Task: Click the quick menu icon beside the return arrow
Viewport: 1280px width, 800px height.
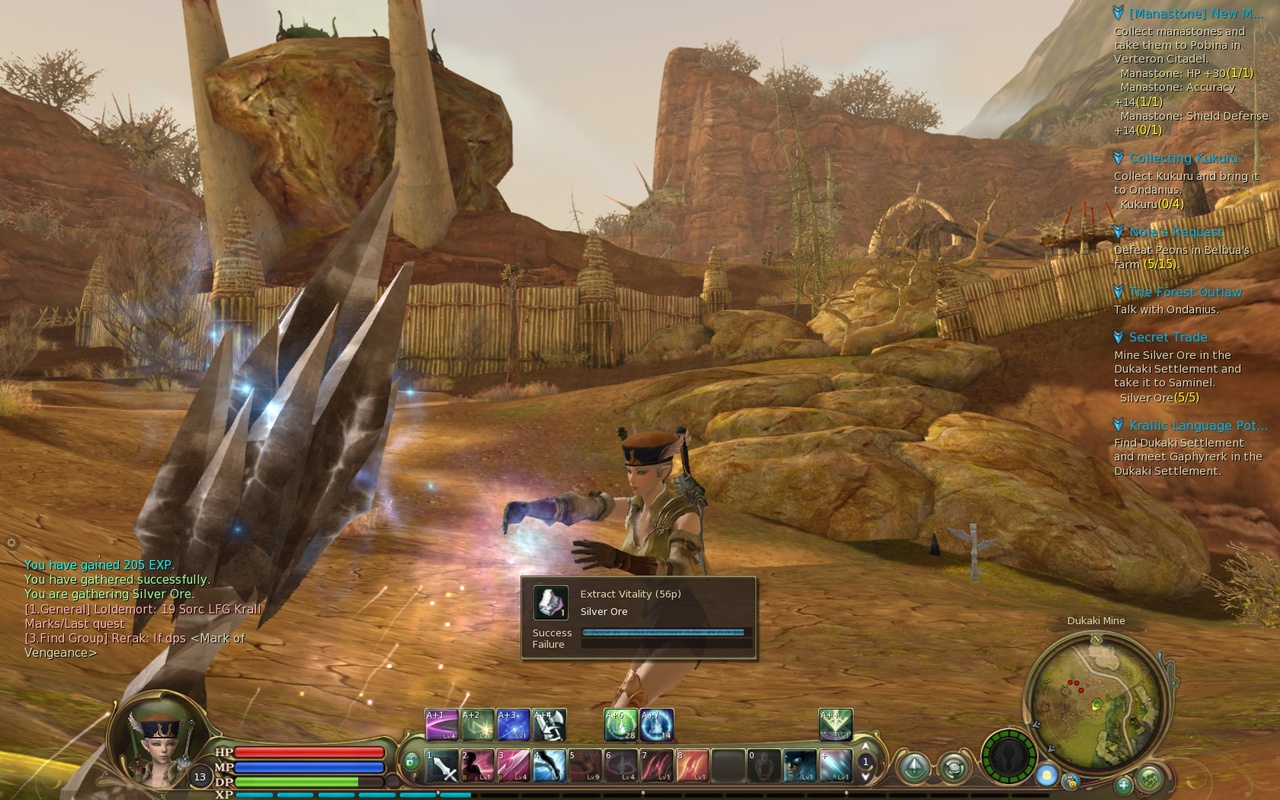Action: [x=952, y=769]
